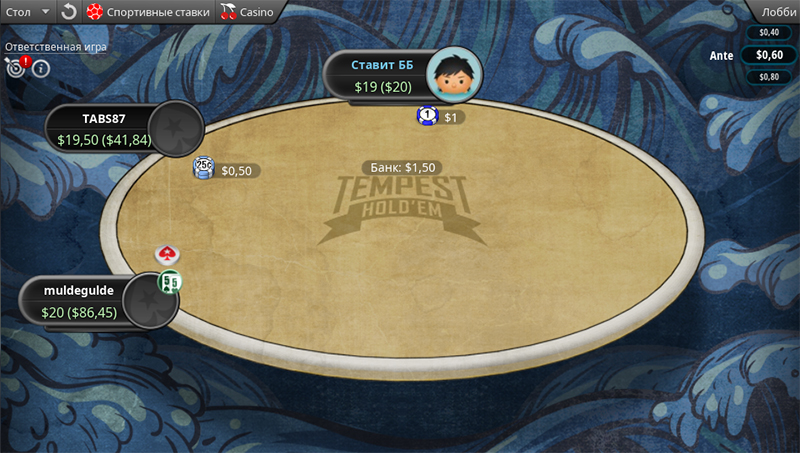Open the Стол dropdown menu
800x453 pixels.
[x=27, y=12]
